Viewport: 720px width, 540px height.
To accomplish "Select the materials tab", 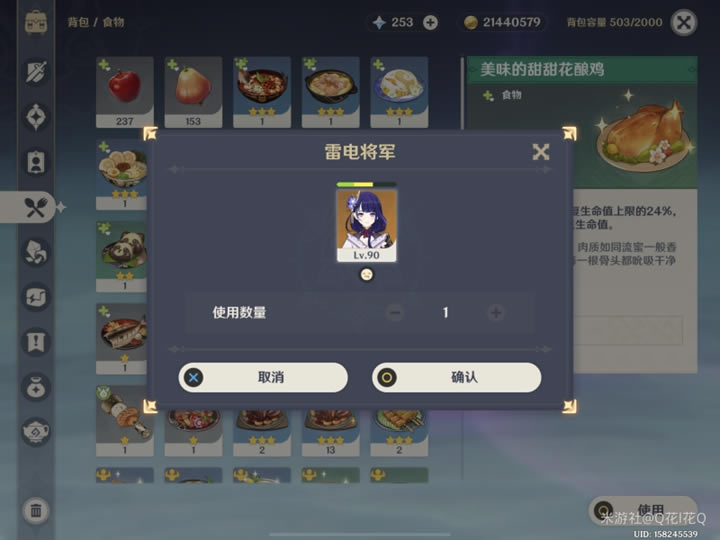I will [37, 252].
